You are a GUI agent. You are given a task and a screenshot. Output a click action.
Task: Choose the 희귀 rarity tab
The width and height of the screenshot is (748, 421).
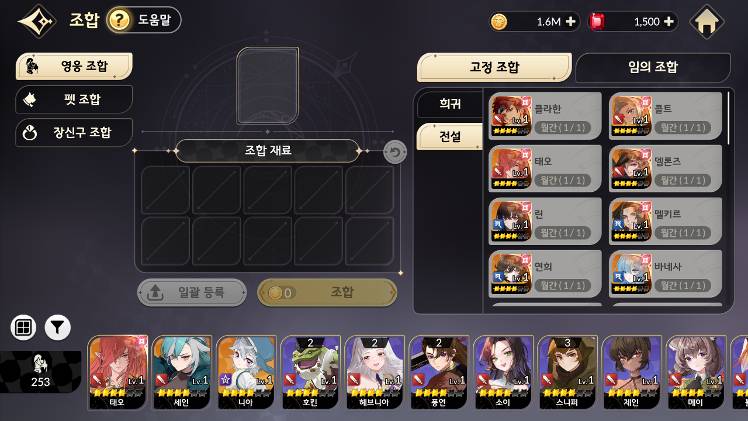click(450, 104)
